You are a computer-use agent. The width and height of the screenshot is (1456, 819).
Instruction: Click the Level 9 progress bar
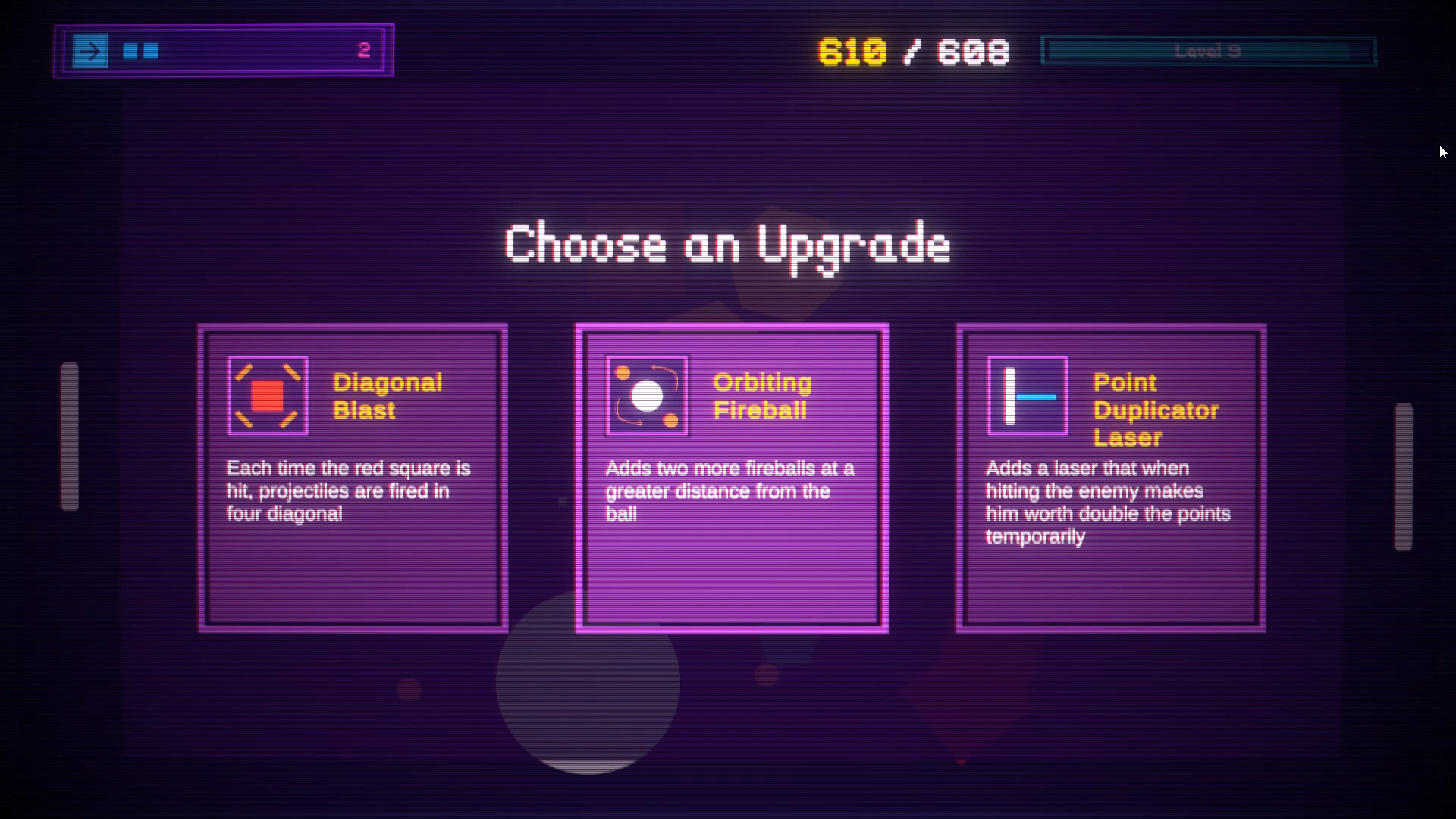pyautogui.click(x=1209, y=51)
